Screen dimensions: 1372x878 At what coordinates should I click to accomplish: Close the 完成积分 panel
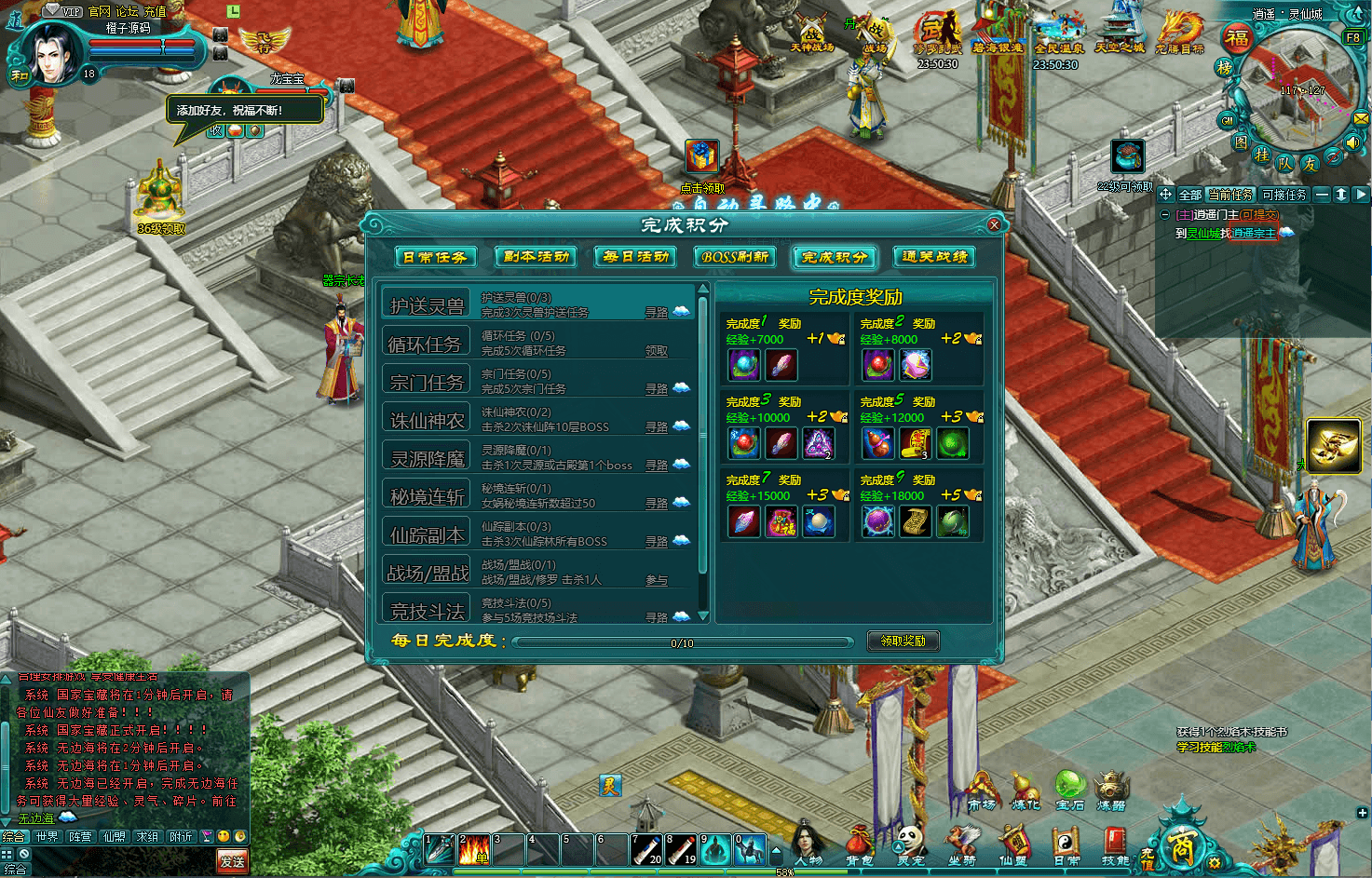pos(994,224)
